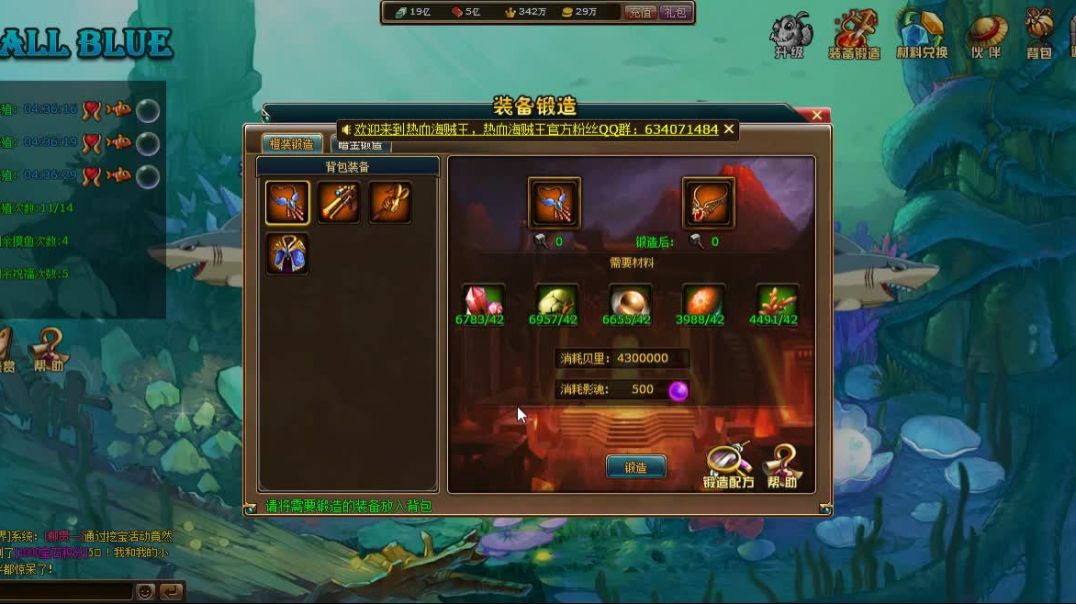This screenshot has width=1076, height=604.
Task: Click the chat emoji button
Action: (x=146, y=591)
